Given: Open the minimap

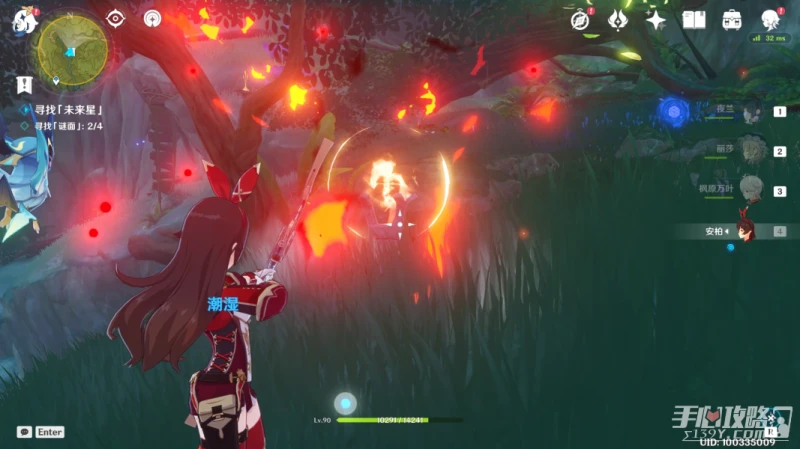Looking at the screenshot, I should 72,46.
